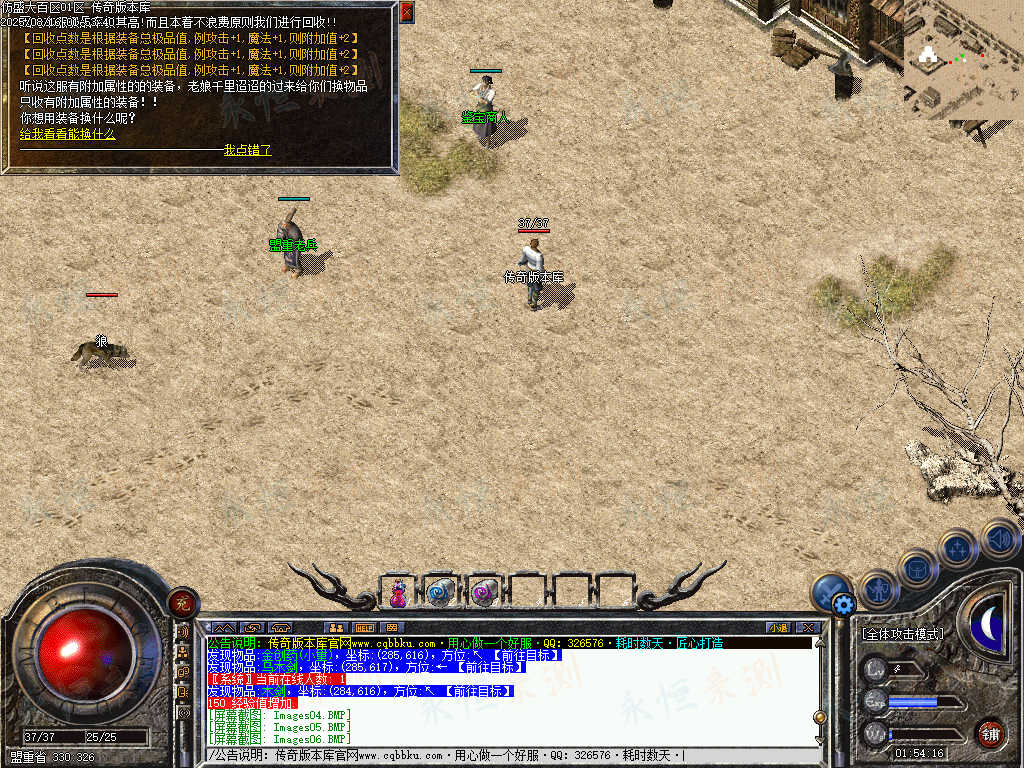Close the NPC dialogue window
Screen dimensions: 1024x768
[x=406, y=12]
